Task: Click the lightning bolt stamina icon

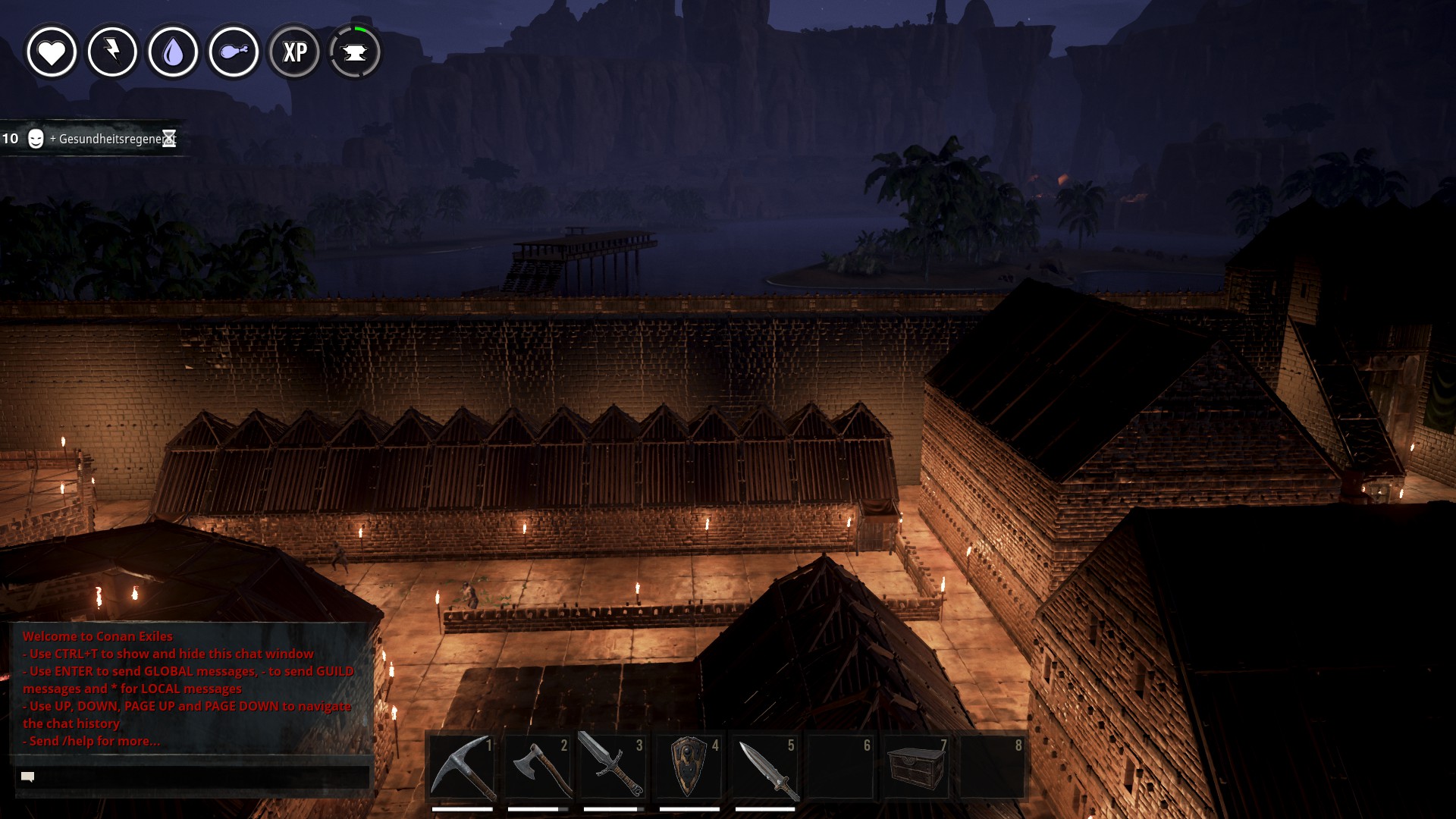Action: [x=112, y=52]
